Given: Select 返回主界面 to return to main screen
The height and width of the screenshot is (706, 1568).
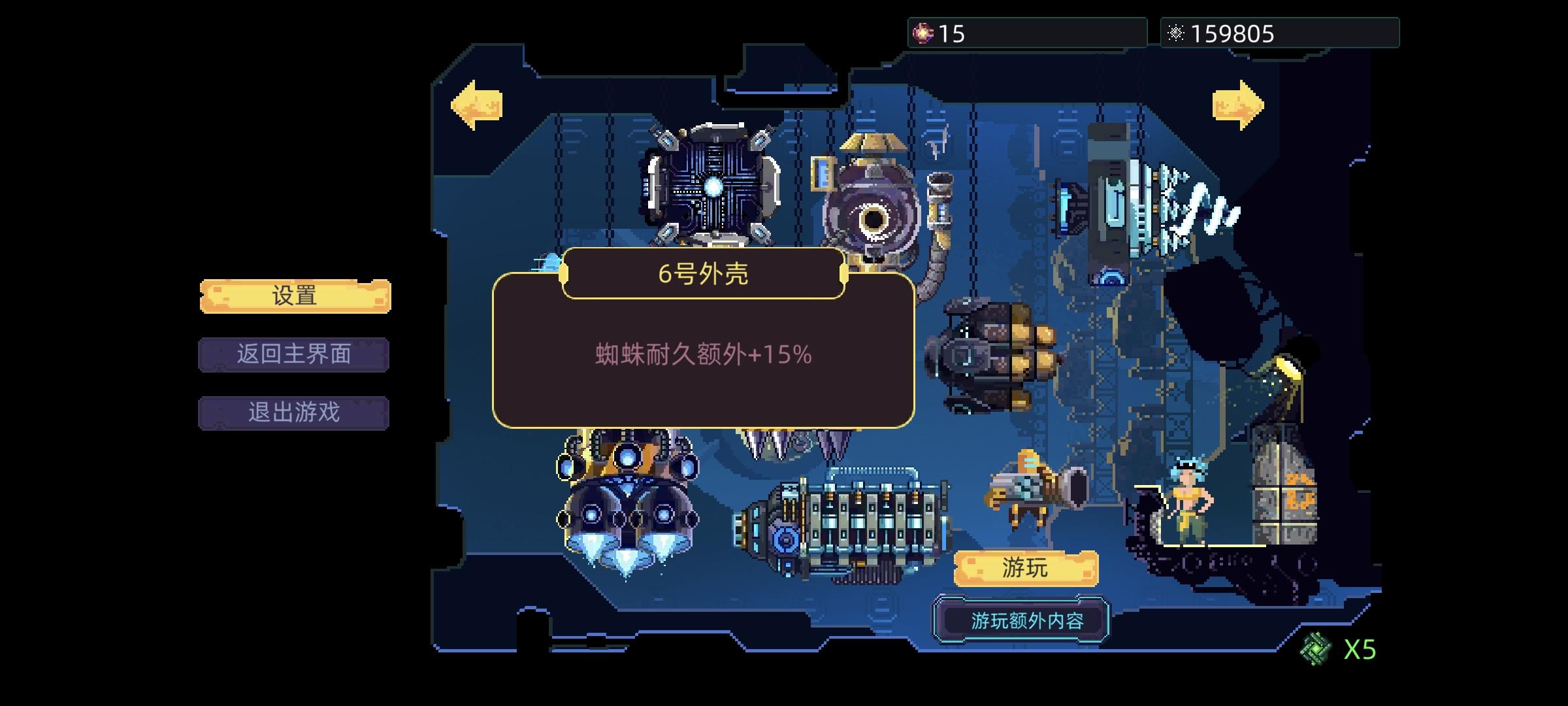Looking at the screenshot, I should click(x=294, y=354).
